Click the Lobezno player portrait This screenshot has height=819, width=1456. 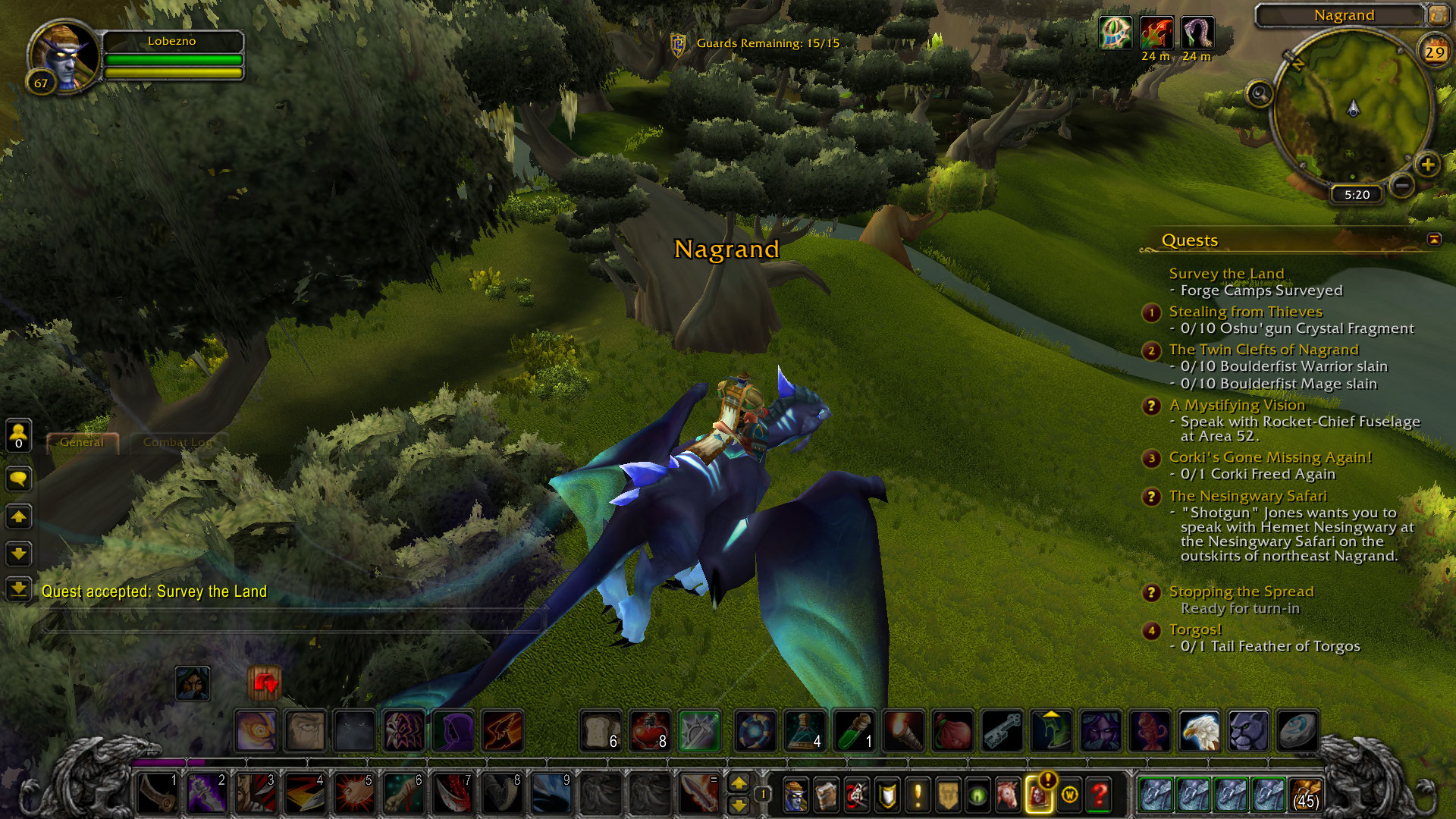click(64, 57)
